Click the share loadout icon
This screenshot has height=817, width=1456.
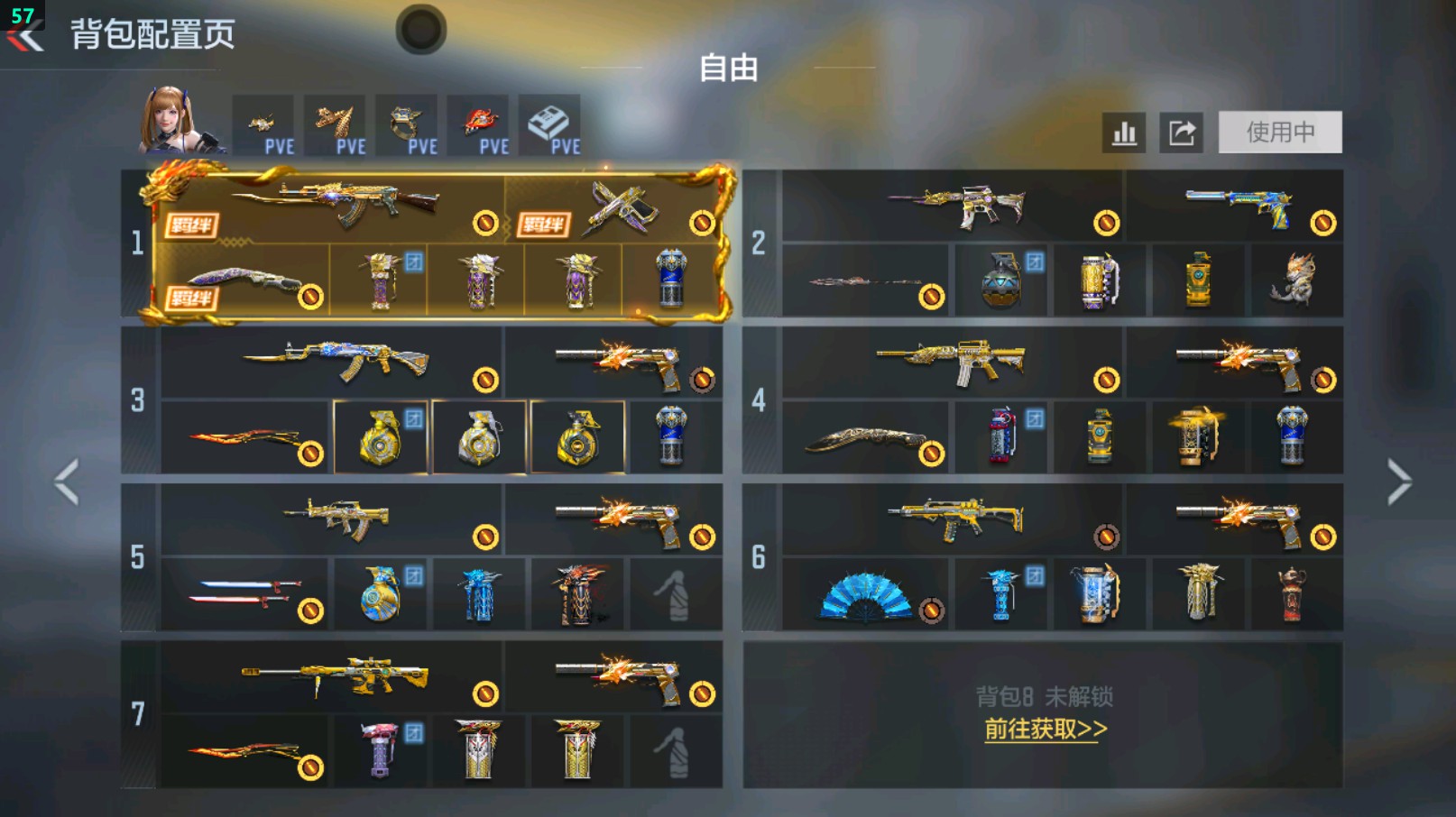coord(1183,132)
